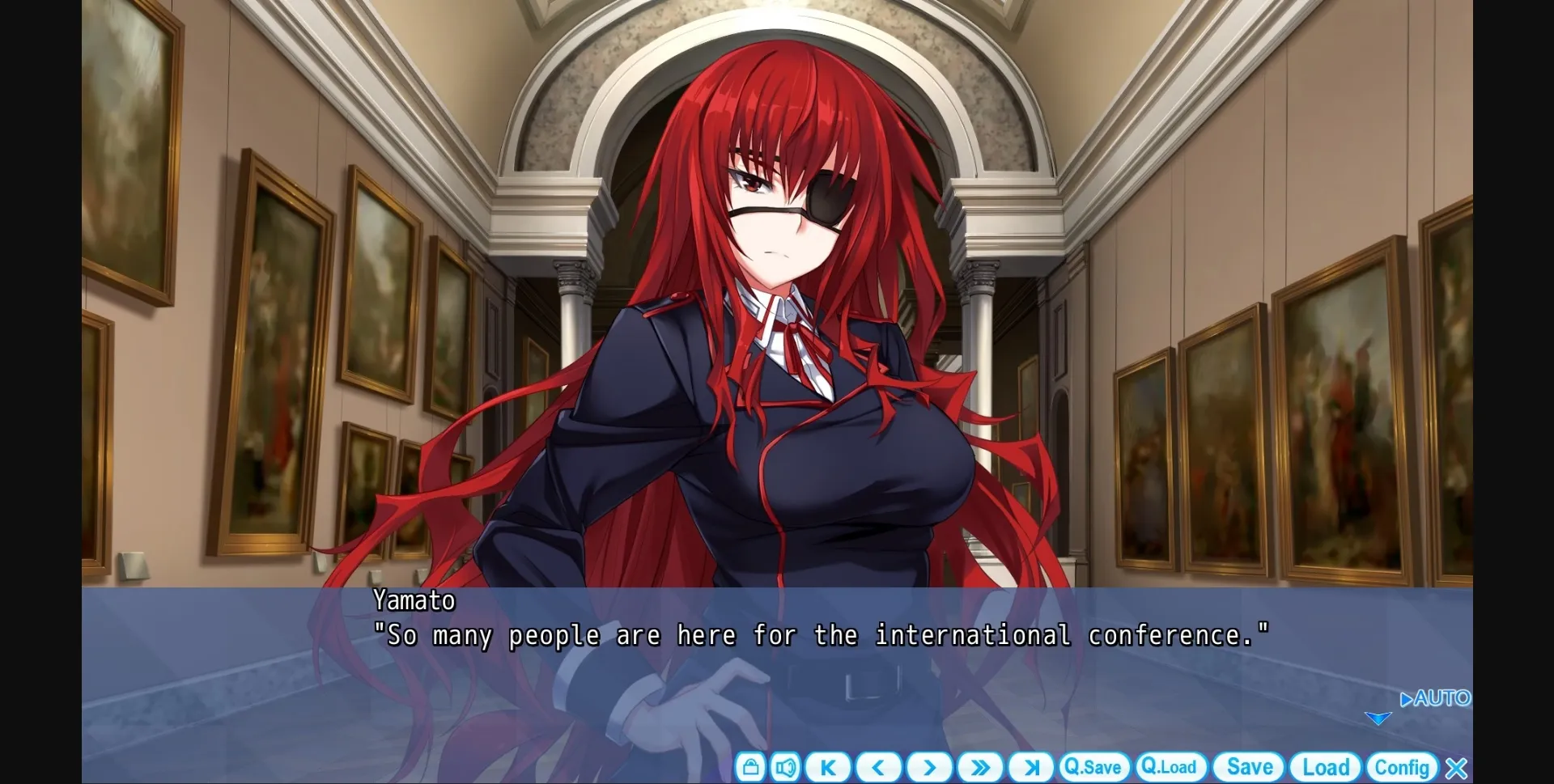Open the Load screen
The image size is (1554, 784).
(x=1325, y=767)
